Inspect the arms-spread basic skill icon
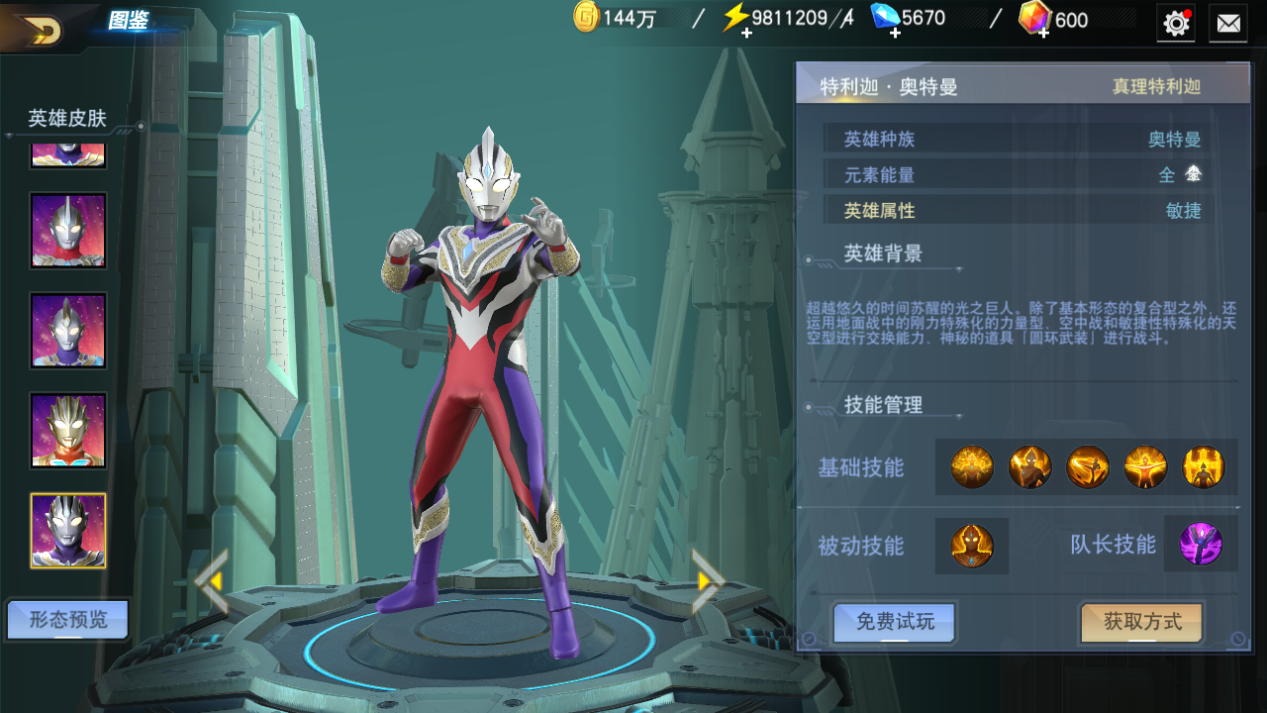 point(1145,467)
